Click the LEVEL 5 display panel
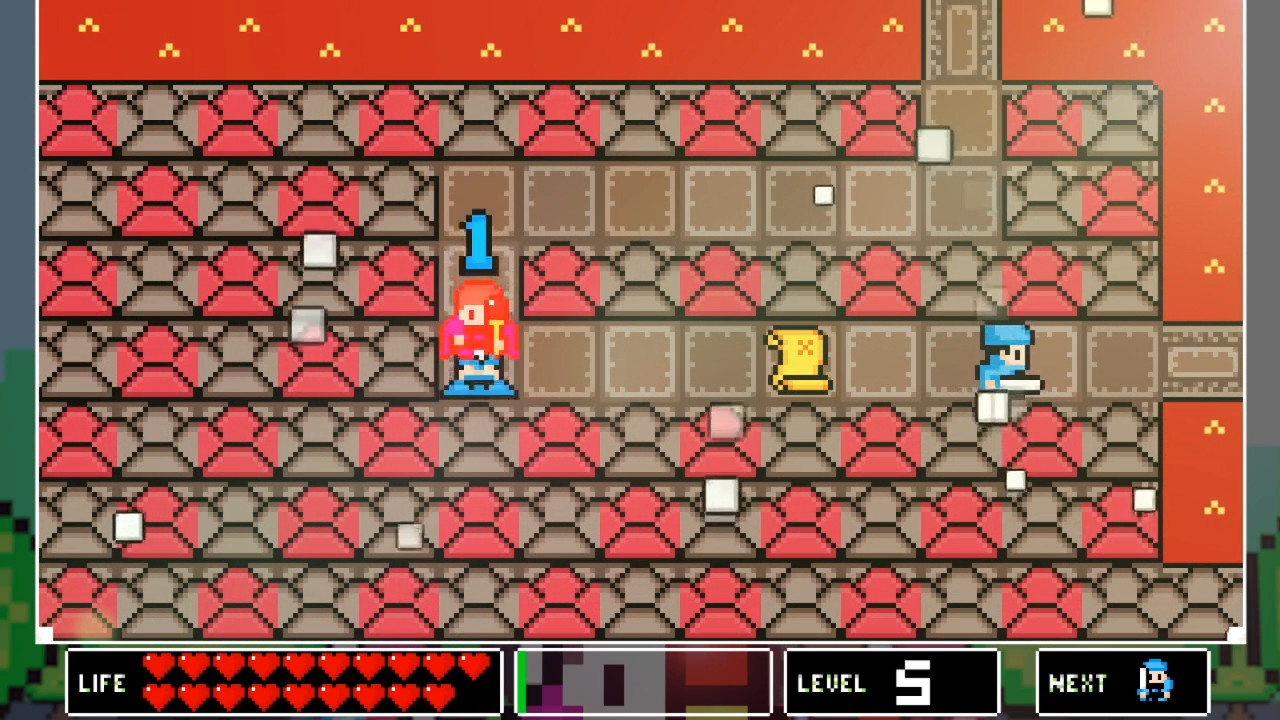Screen dimensions: 1280x720 890,683
